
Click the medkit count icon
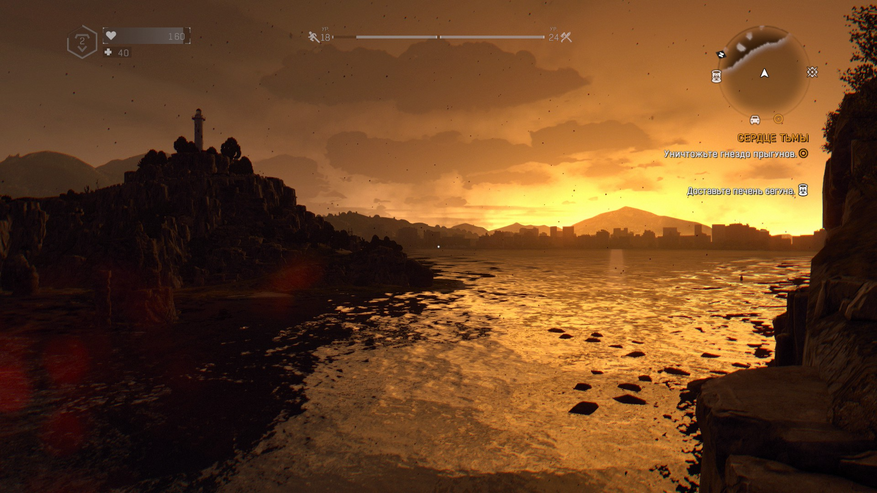[108, 53]
